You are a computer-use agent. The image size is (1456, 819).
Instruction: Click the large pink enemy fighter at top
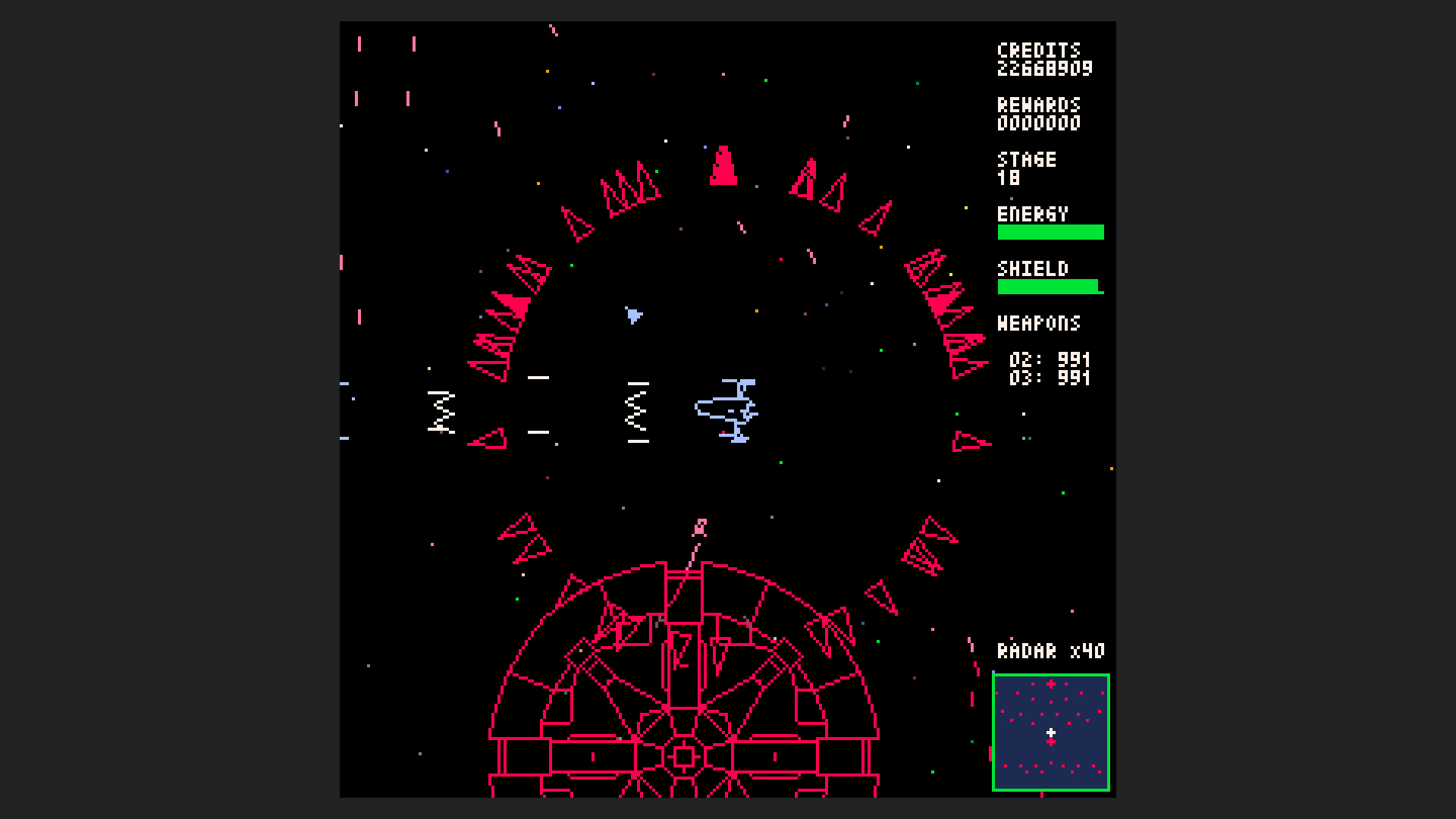pos(722,167)
